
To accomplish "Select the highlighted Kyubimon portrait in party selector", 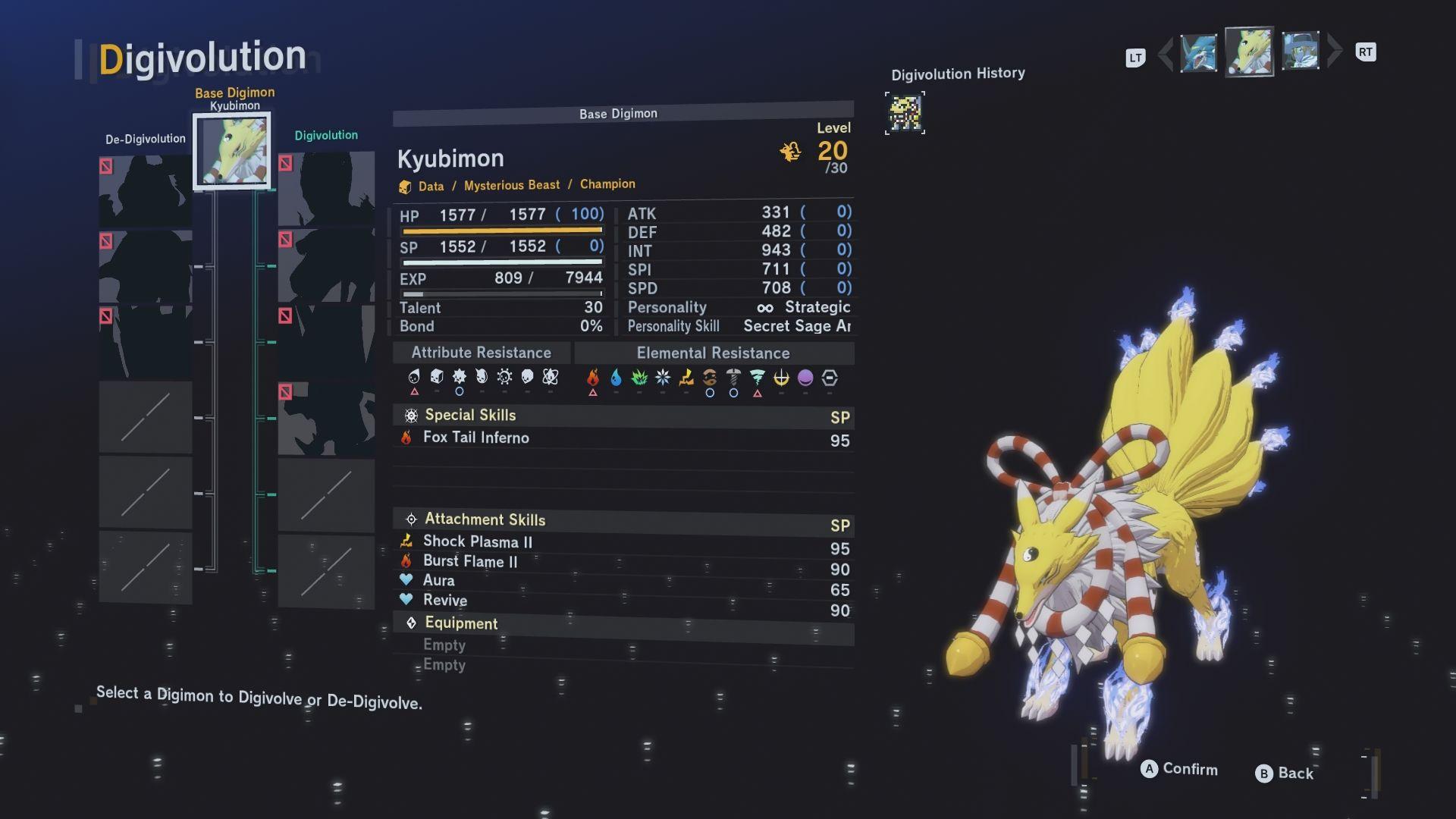I will pyautogui.click(x=1249, y=52).
